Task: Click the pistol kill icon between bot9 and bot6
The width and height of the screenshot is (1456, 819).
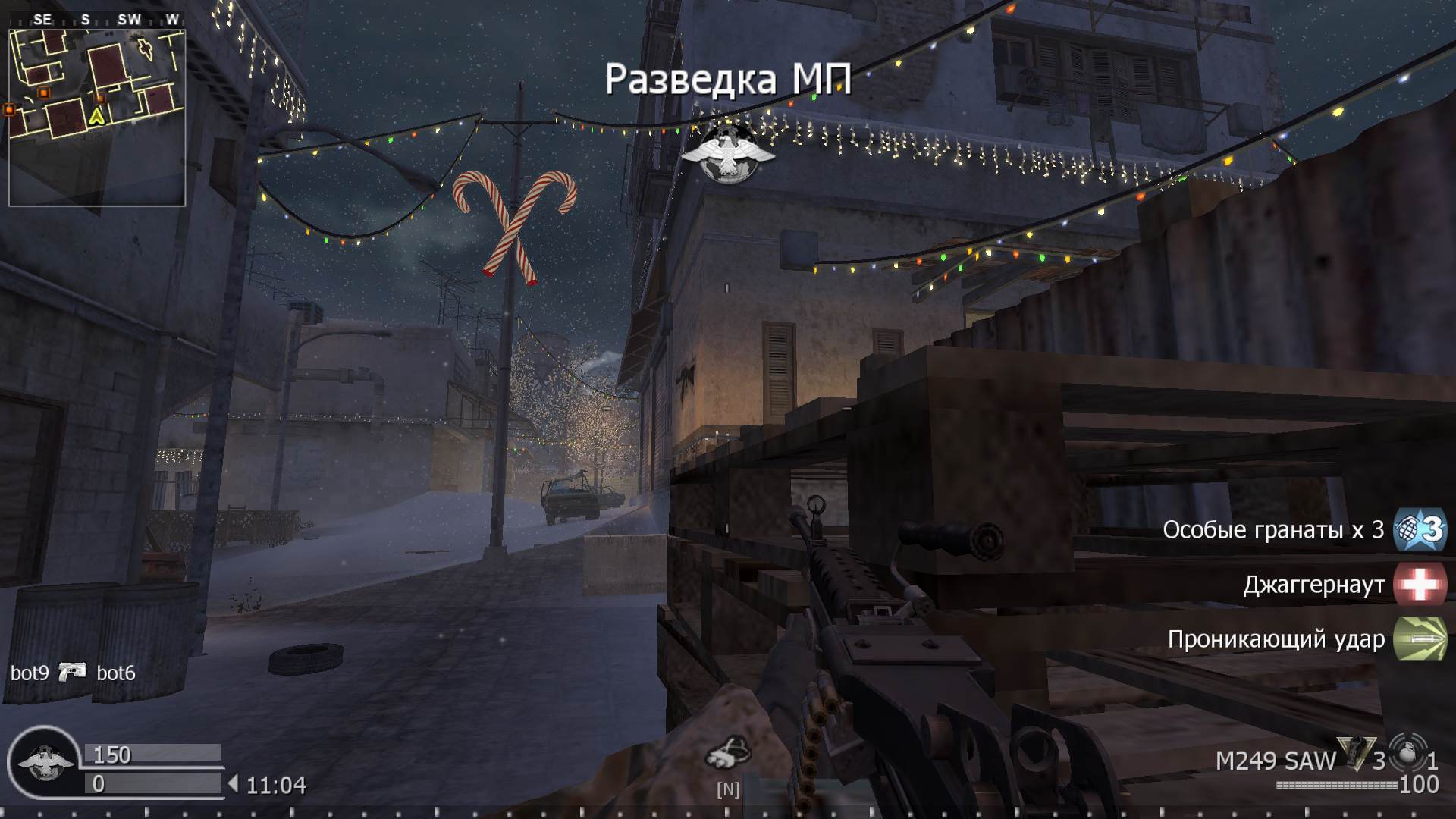Action: [73, 673]
